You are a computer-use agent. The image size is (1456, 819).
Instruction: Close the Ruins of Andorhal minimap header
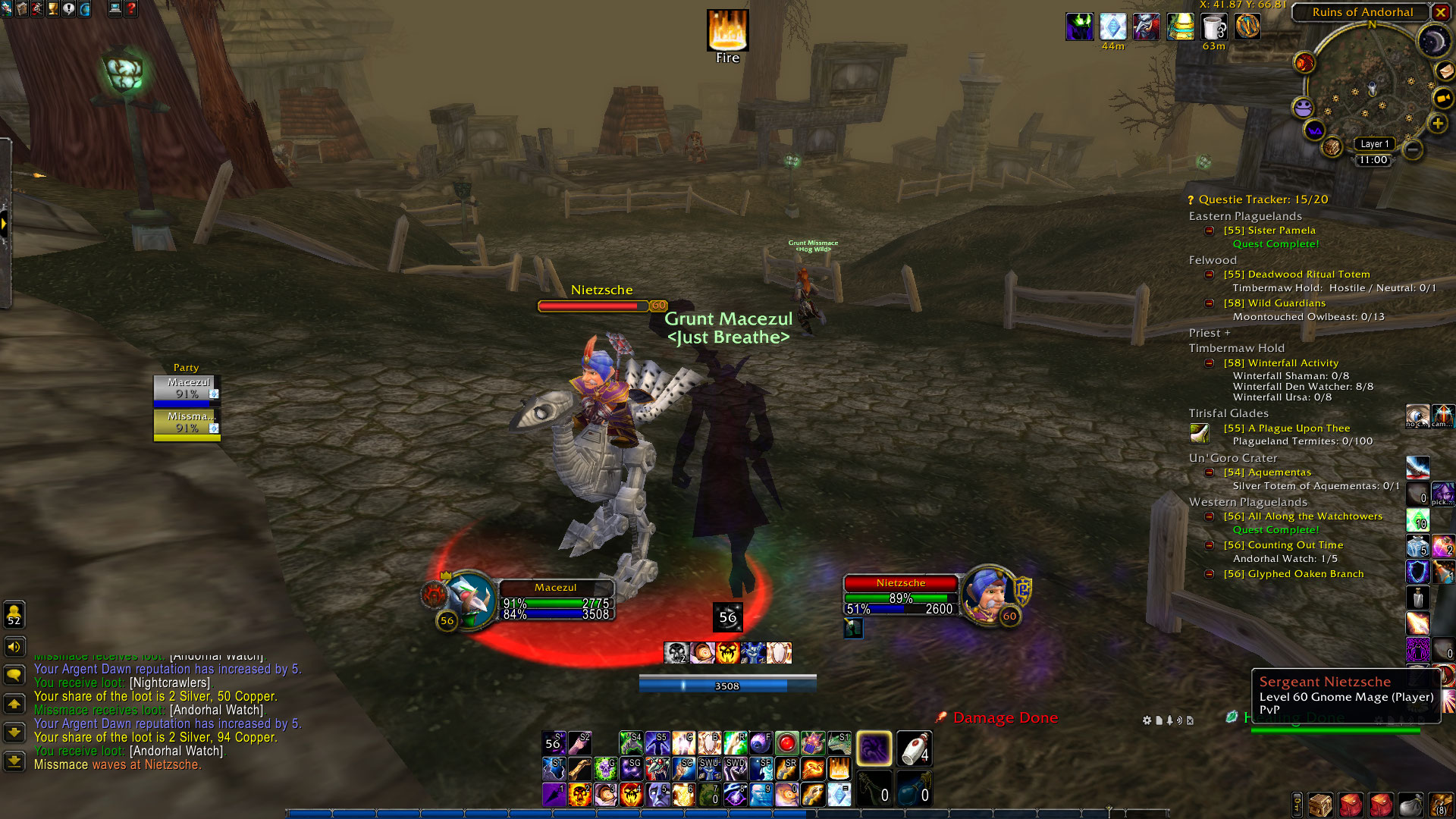[x=1440, y=12]
